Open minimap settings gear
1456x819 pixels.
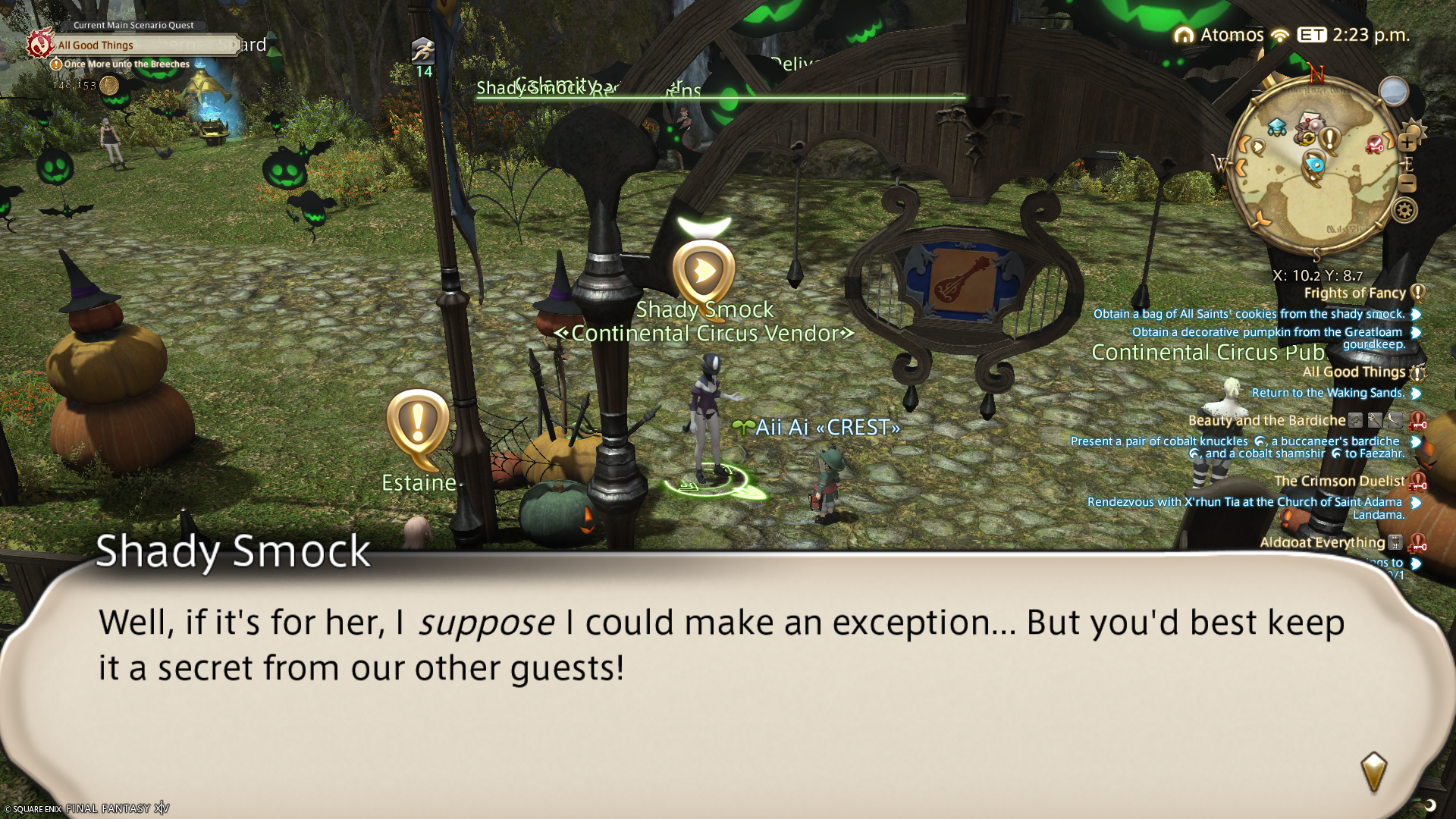[1404, 210]
